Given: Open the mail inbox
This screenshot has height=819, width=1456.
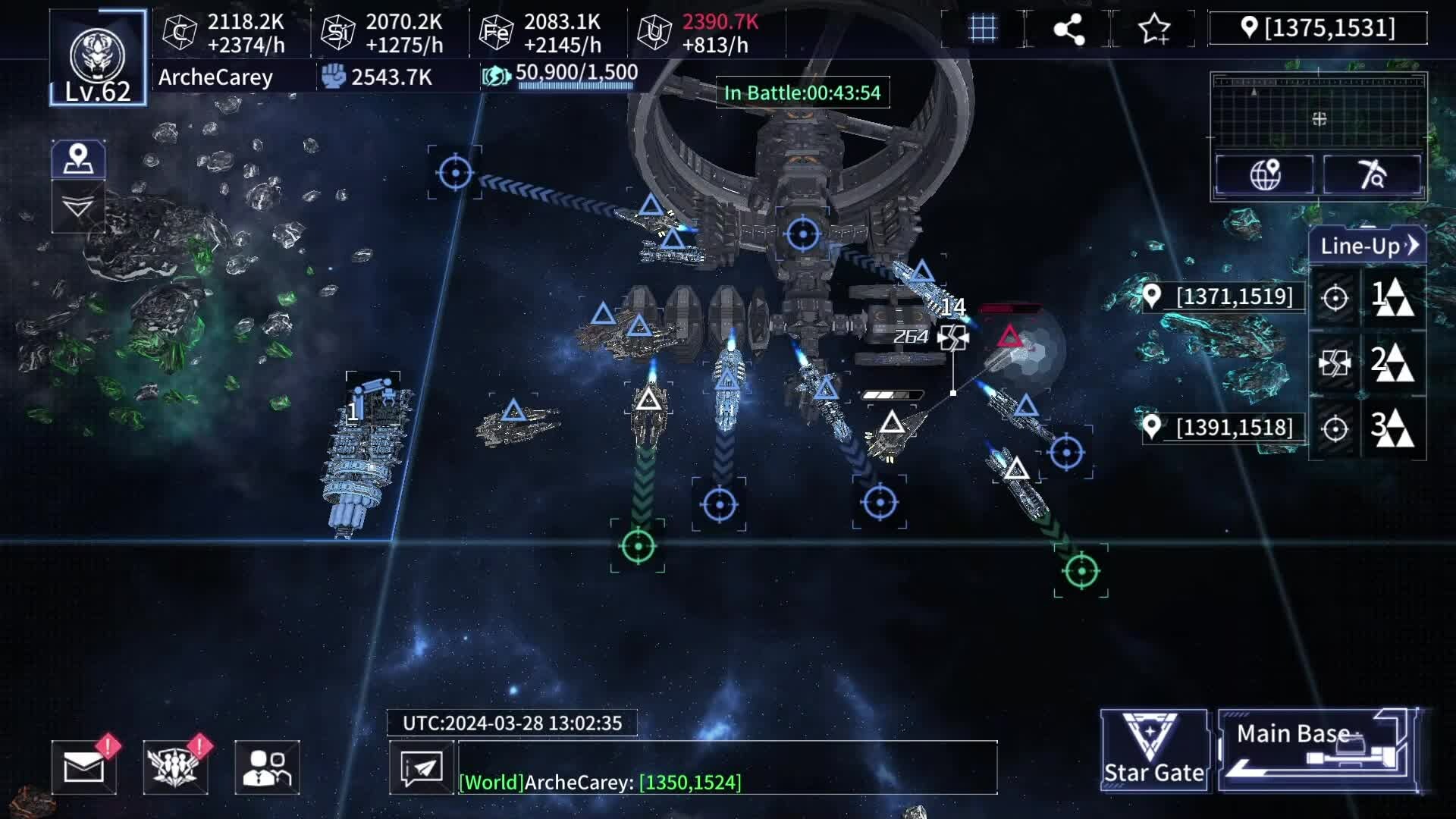Looking at the screenshot, I should (x=84, y=767).
